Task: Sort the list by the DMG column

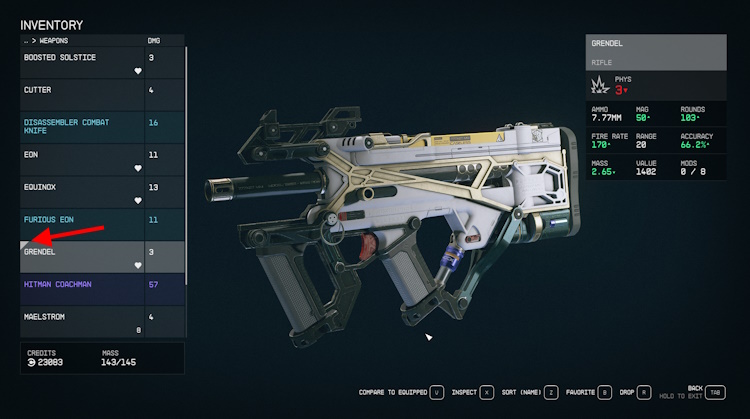Action: click(154, 41)
